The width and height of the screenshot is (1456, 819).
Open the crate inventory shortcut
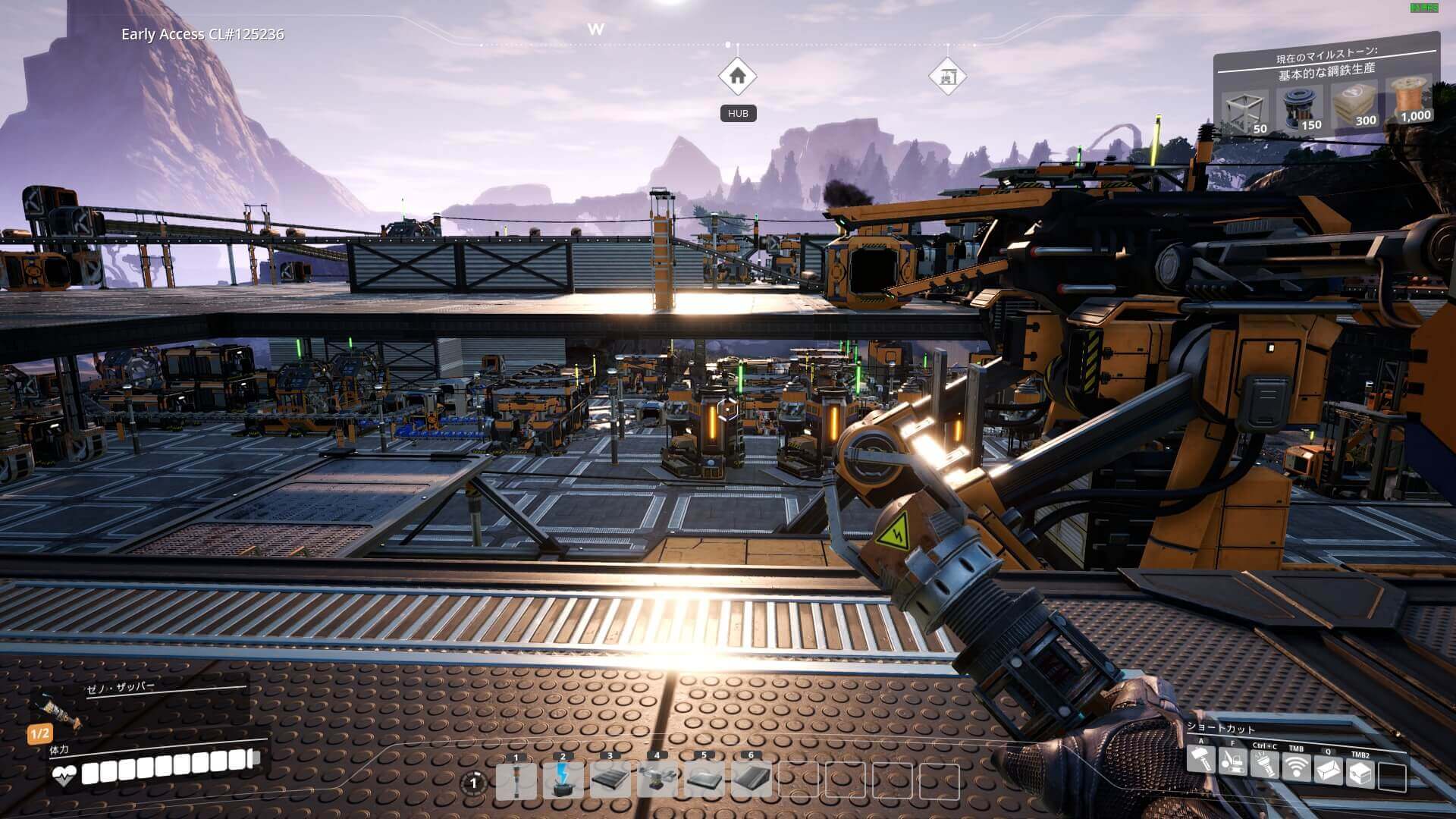tap(1360, 774)
